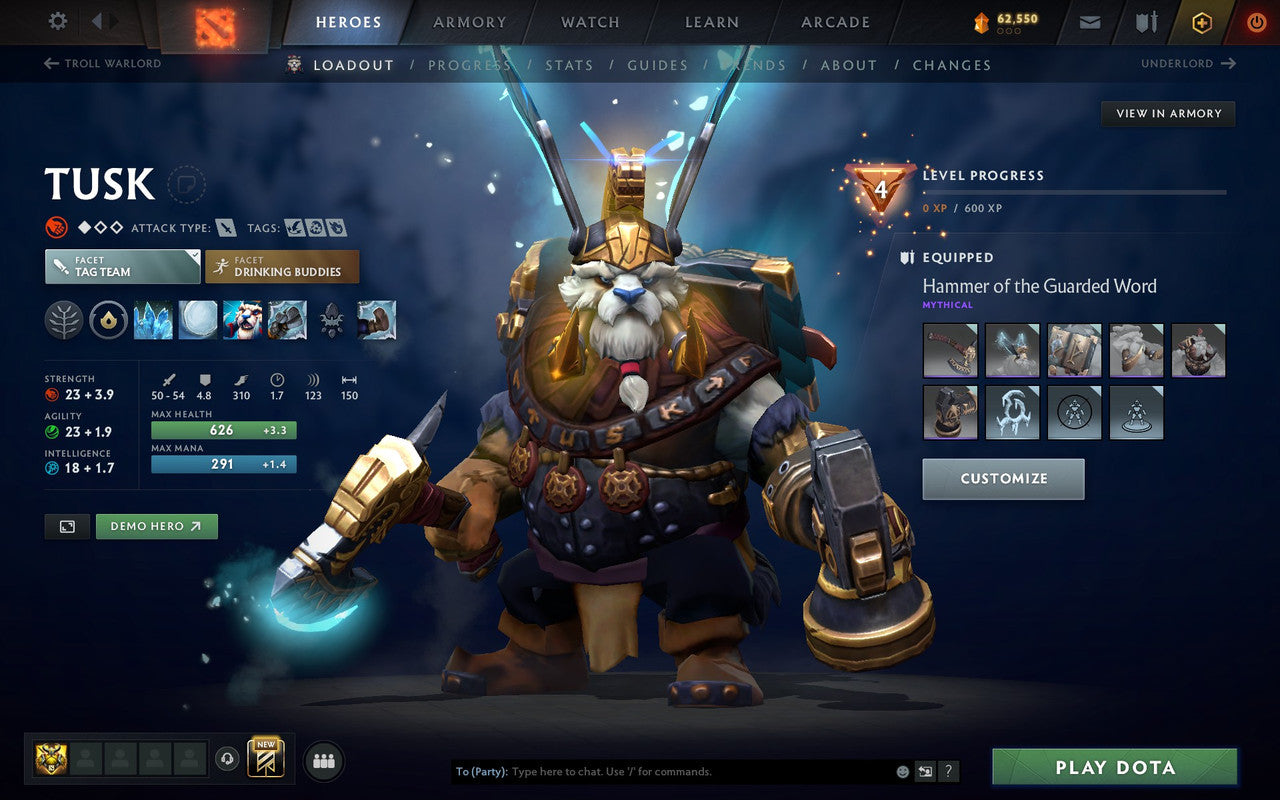
Task: Toggle the hero commentary speech bubble icon
Action: click(x=188, y=184)
